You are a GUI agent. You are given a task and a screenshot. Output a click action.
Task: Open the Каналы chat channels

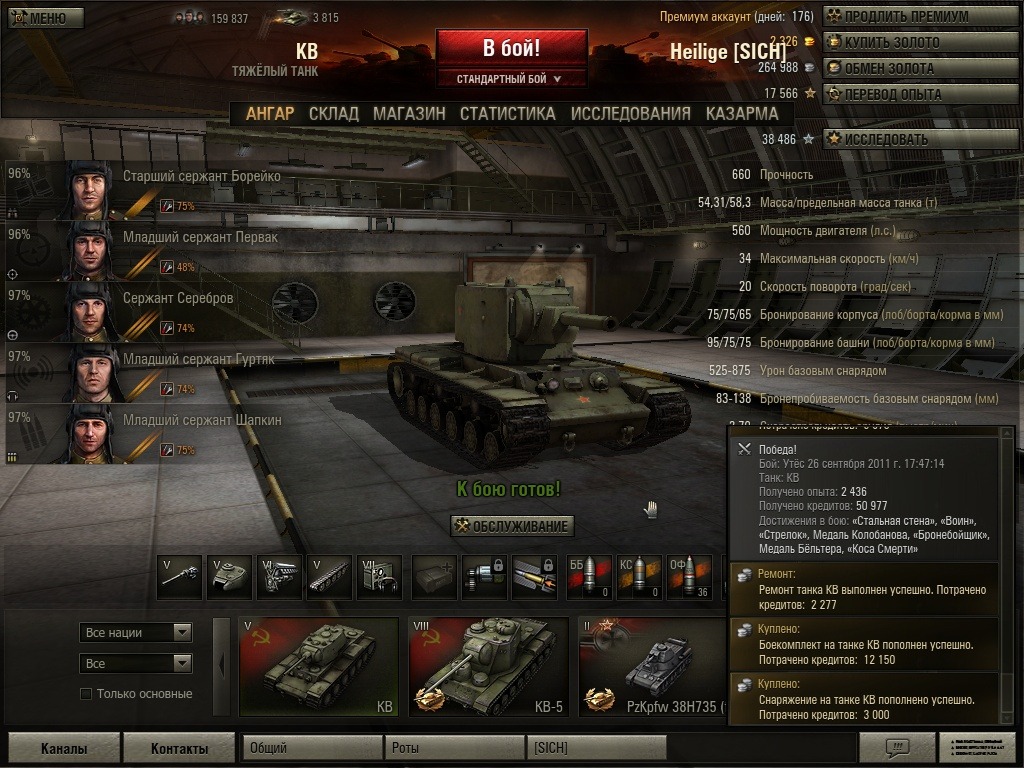coord(64,748)
